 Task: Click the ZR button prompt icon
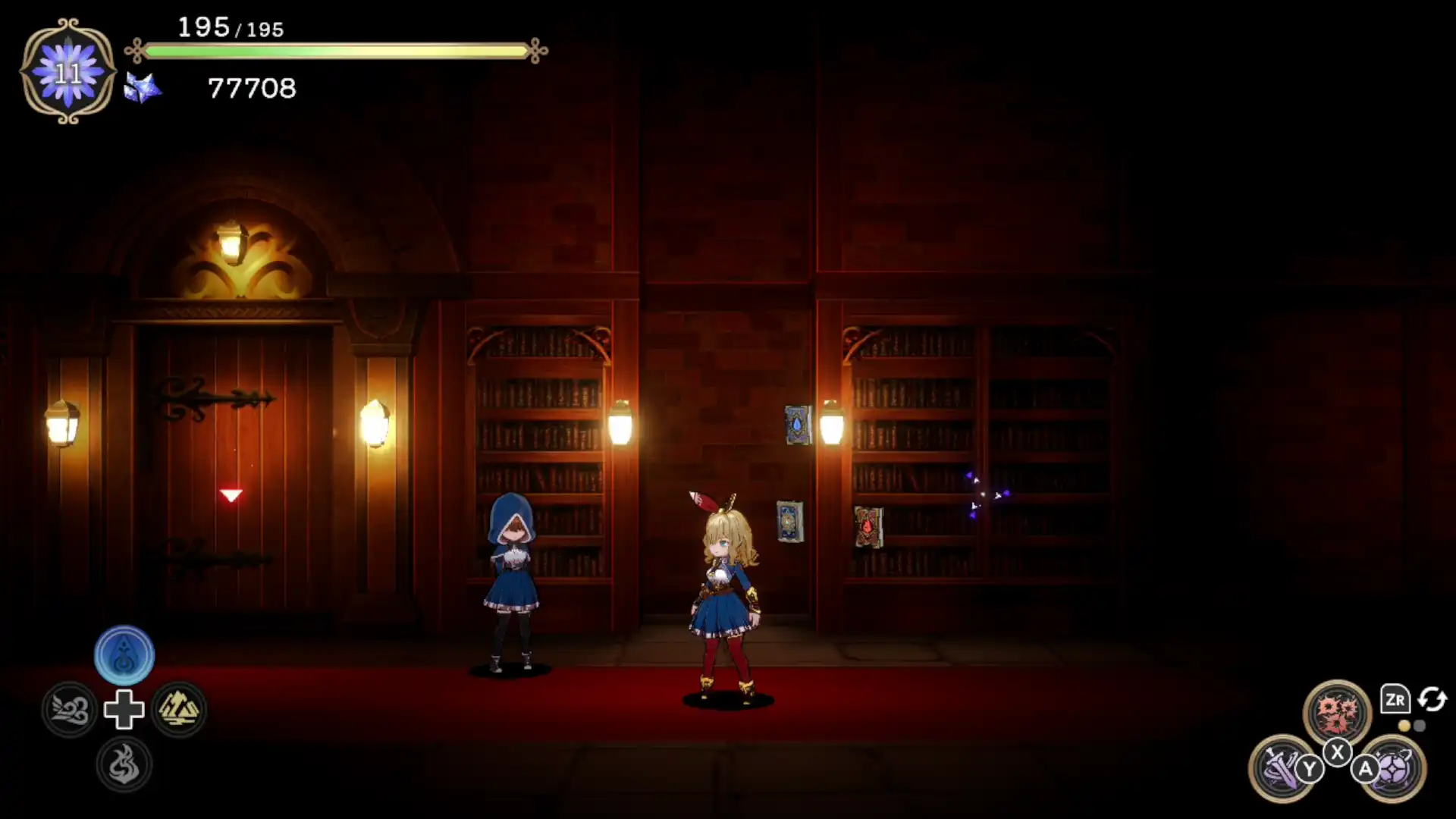[1396, 698]
